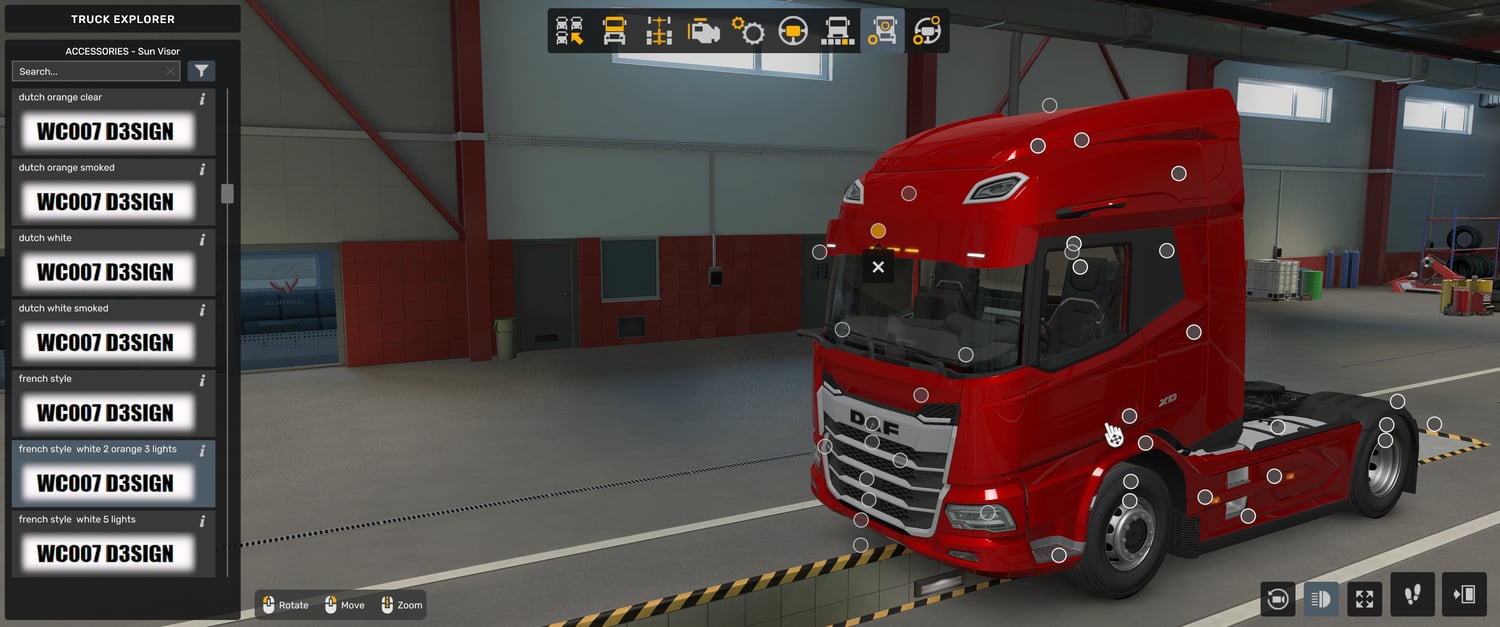Switch to interior accessories steering wheel icon
This screenshot has height=627, width=1500.
[x=927, y=31]
